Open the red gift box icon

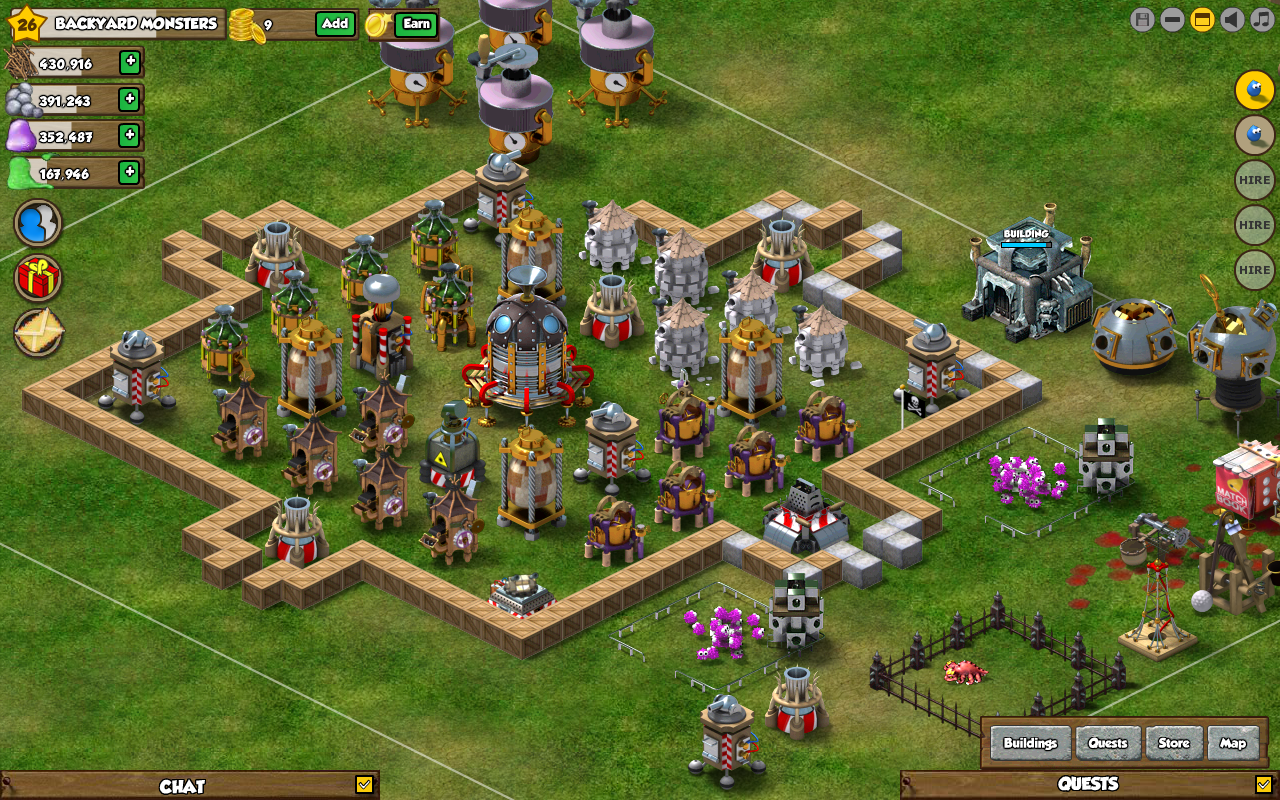pos(38,277)
